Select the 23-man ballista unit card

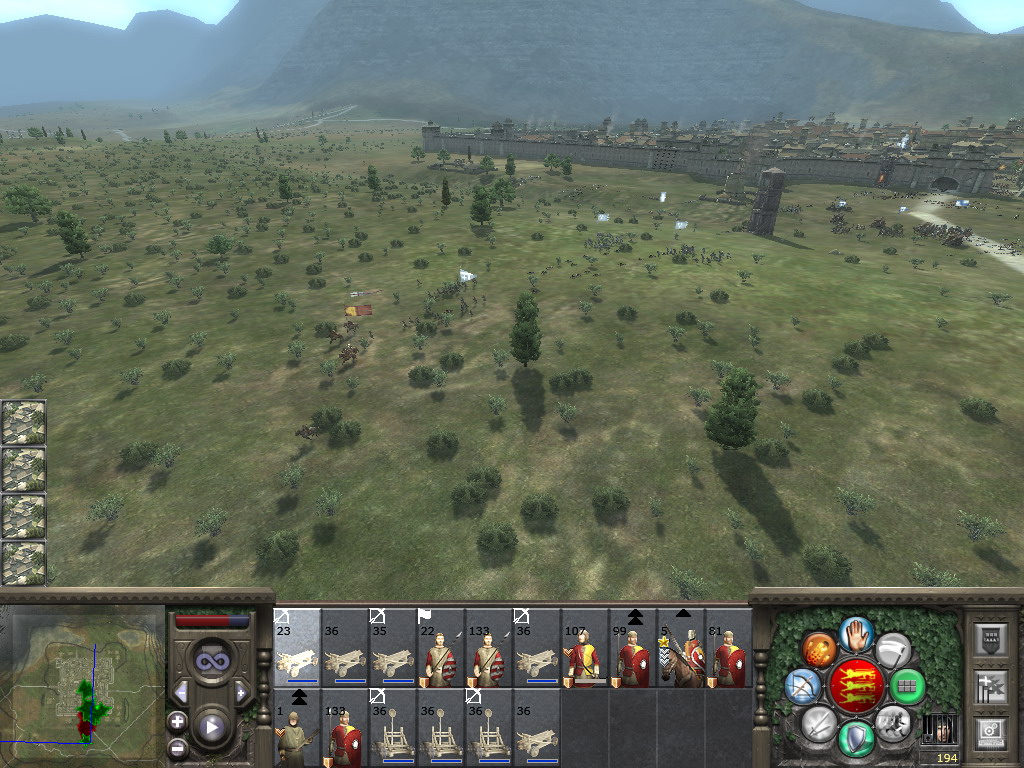pyautogui.click(x=297, y=648)
